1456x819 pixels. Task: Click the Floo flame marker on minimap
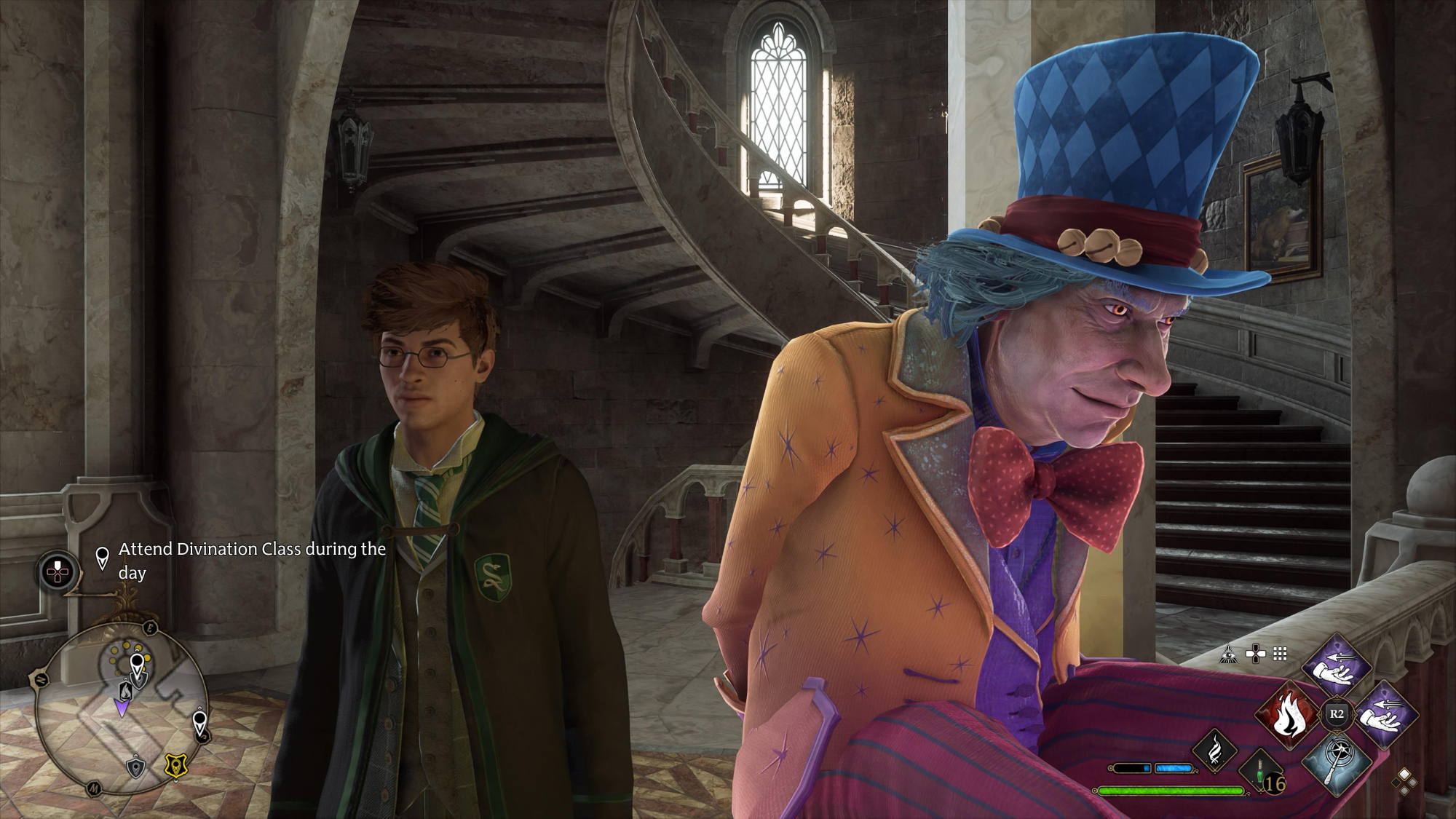point(125,688)
